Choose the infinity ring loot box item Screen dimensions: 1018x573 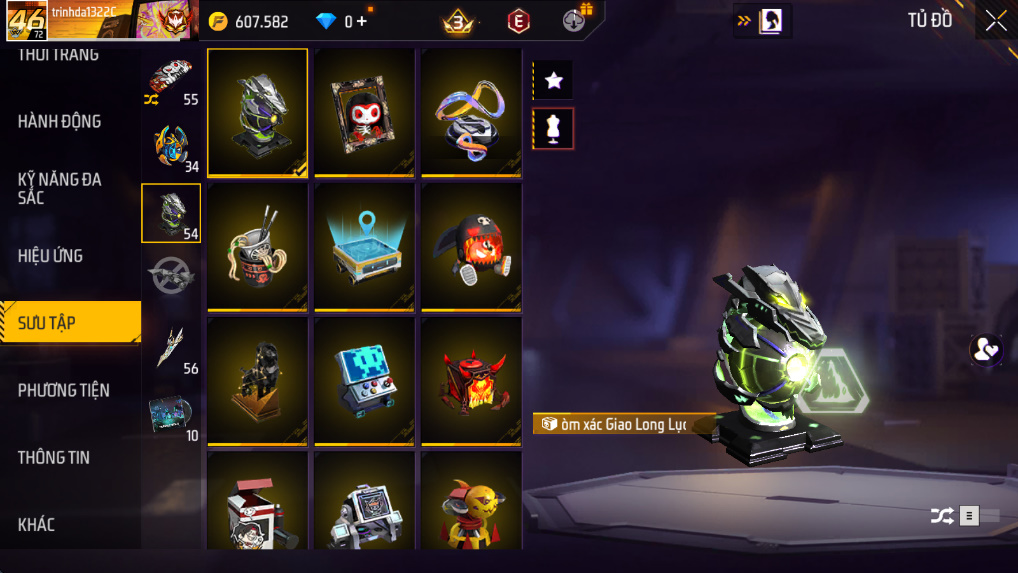click(x=471, y=112)
